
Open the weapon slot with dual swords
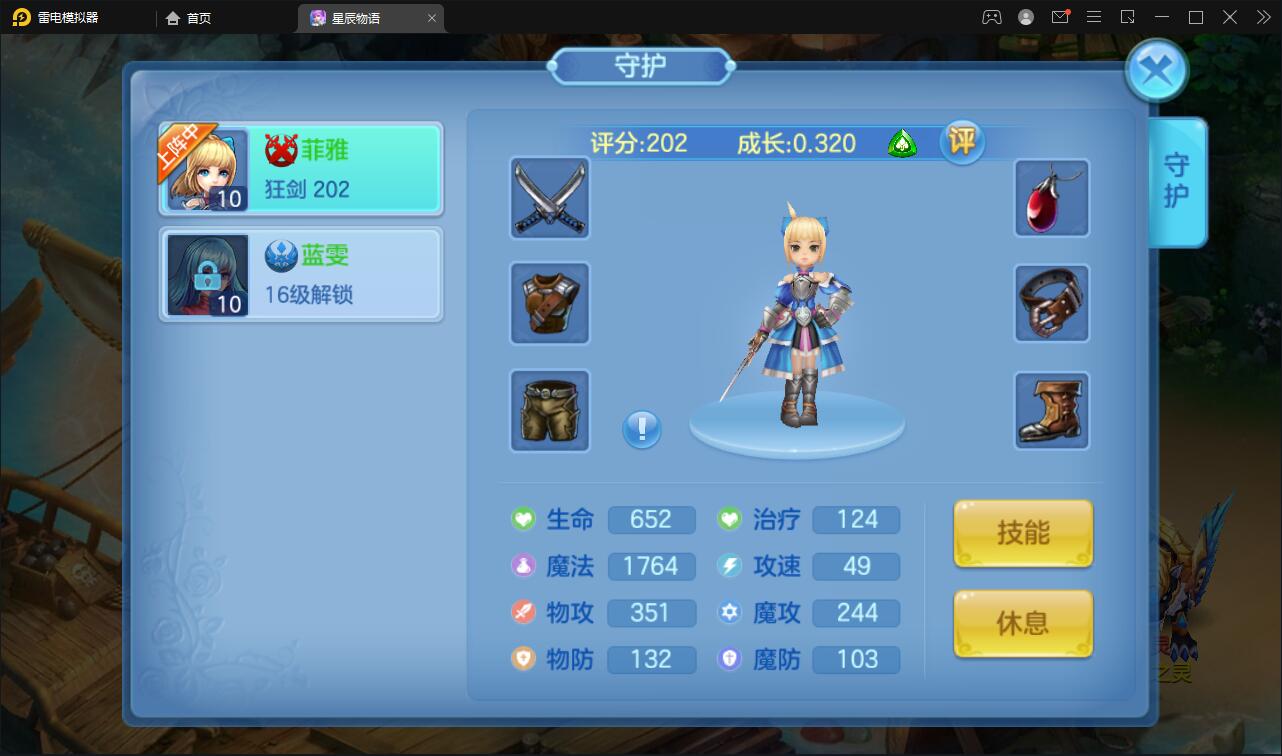[549, 198]
